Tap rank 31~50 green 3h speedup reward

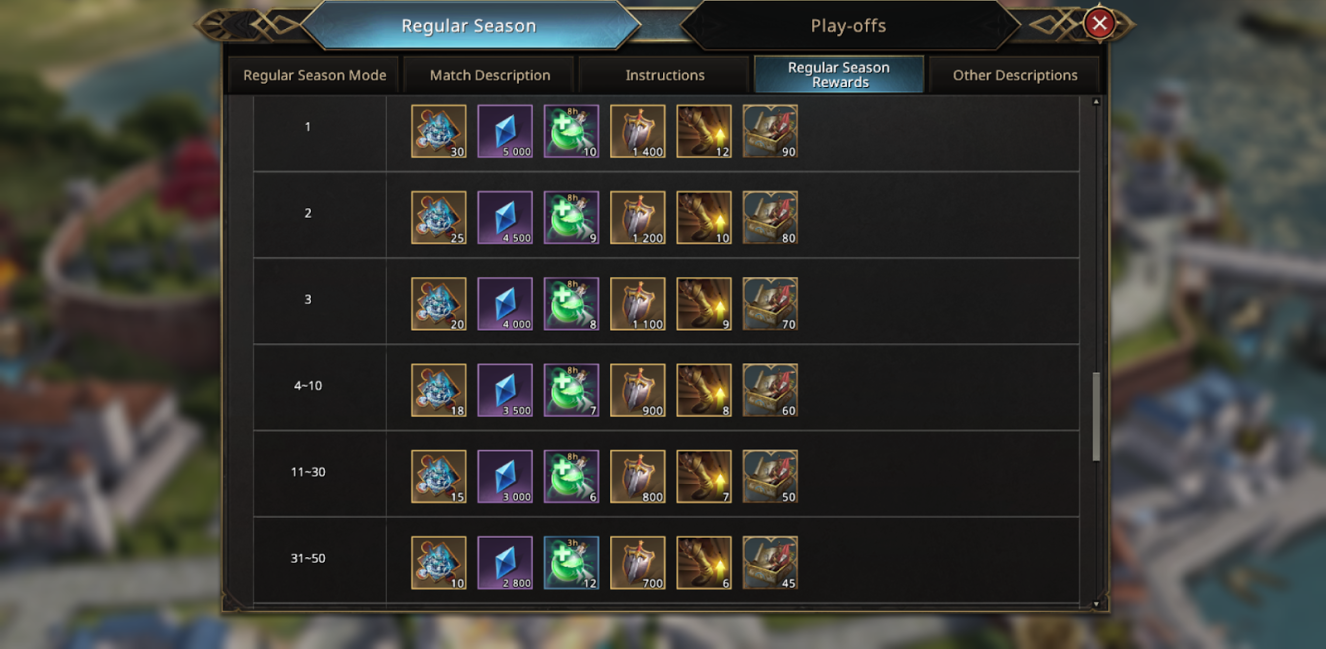coord(571,563)
